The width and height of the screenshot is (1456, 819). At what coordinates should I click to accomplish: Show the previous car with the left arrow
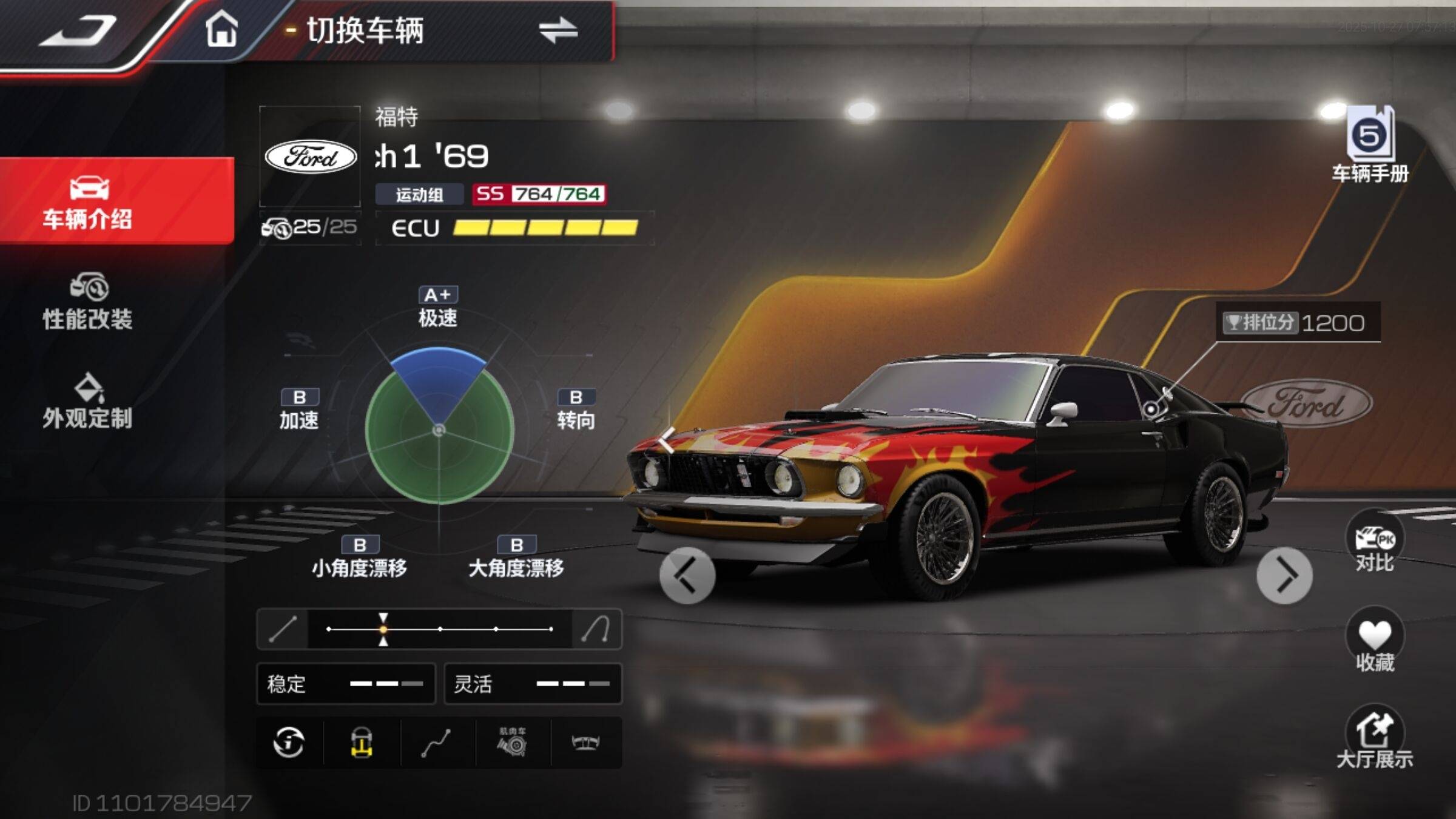pyautogui.click(x=687, y=575)
